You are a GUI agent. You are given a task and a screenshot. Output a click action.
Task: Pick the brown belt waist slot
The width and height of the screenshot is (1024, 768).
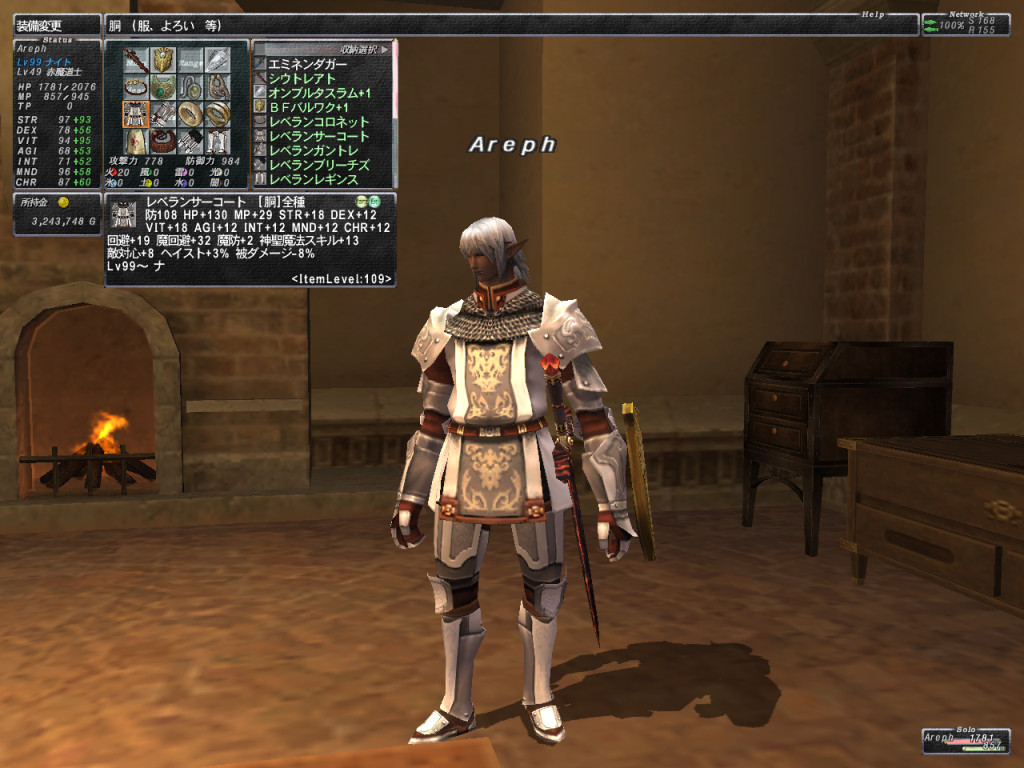162,141
